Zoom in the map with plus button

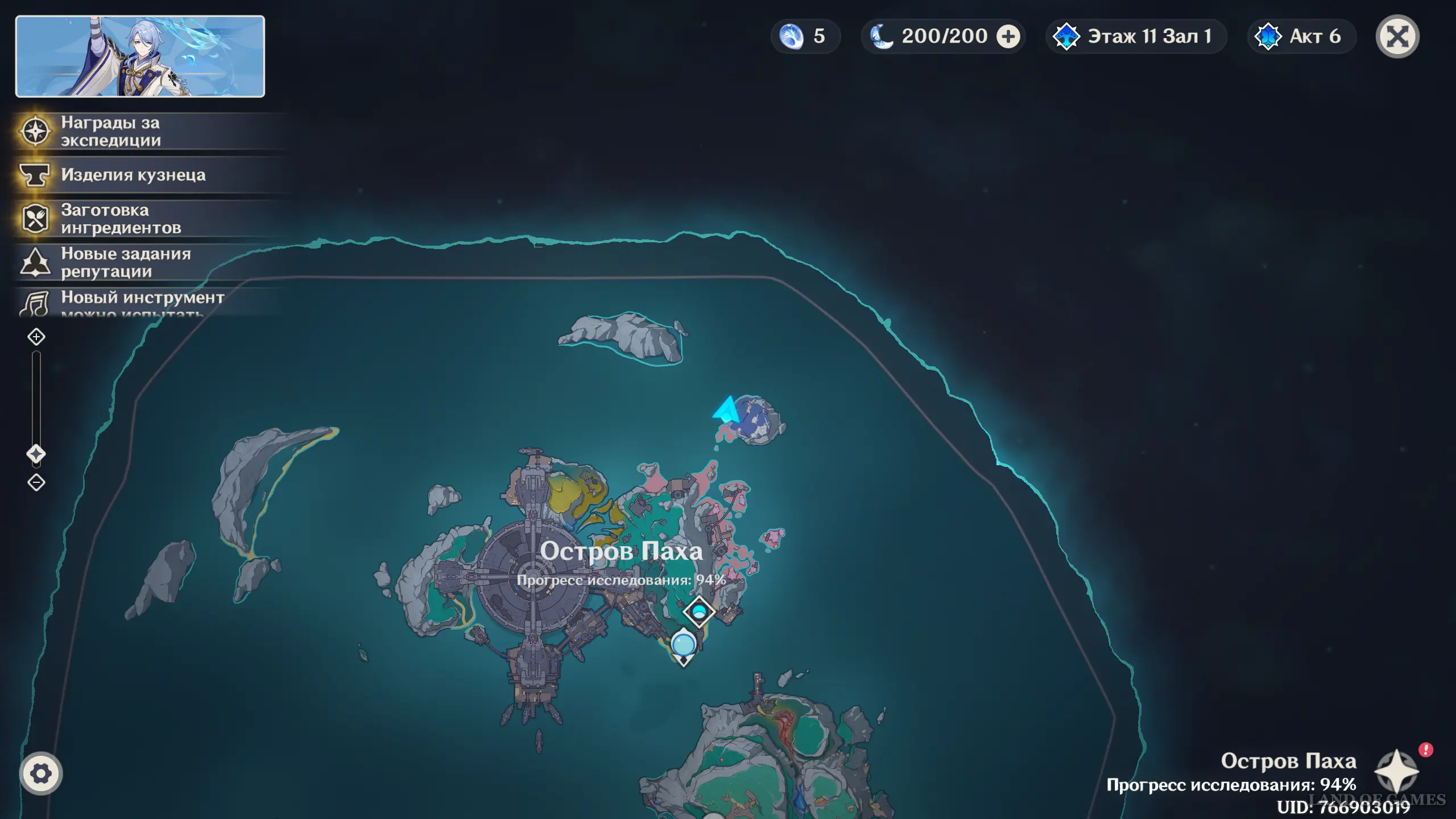coord(36,337)
